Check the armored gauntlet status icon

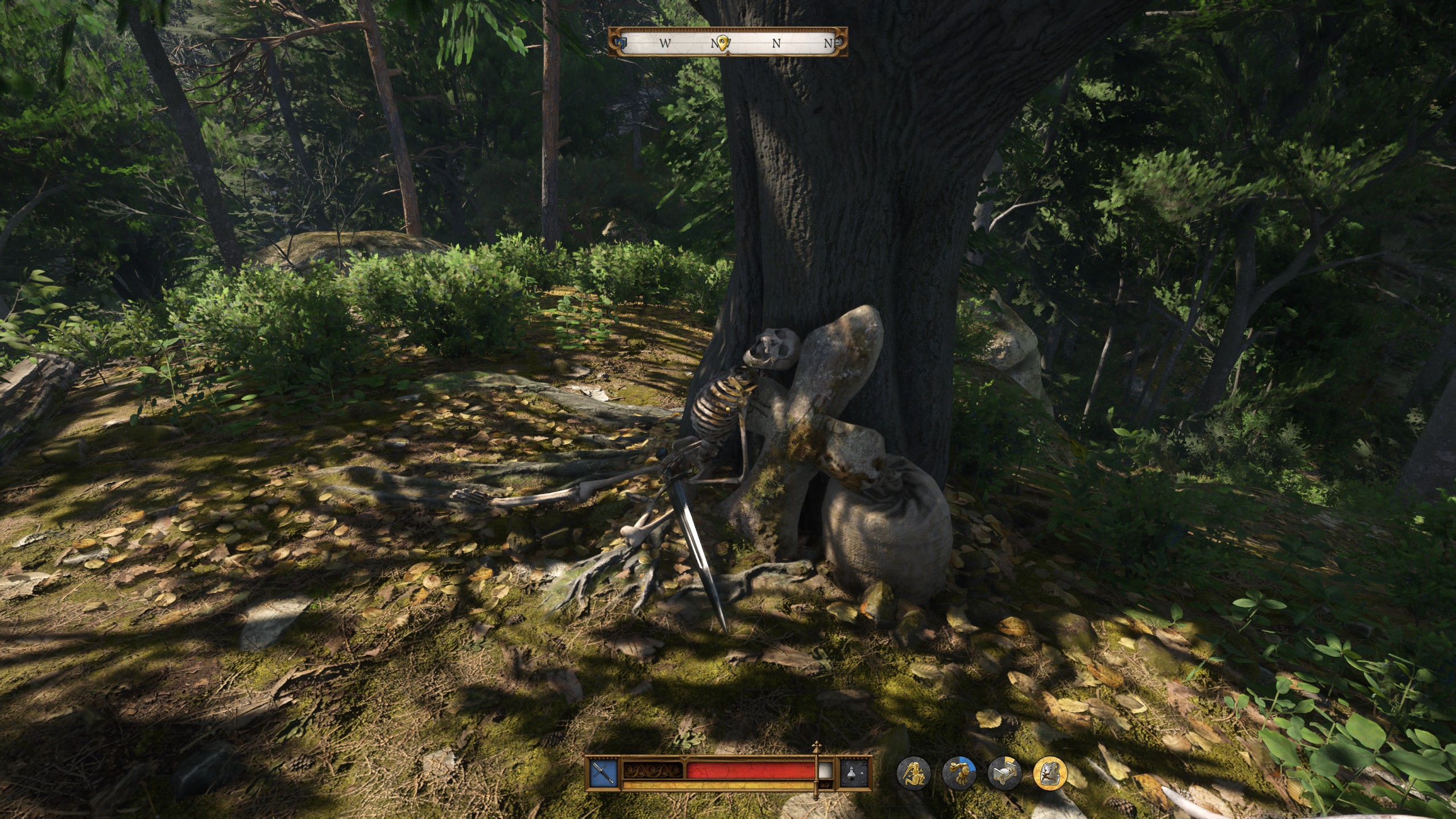pyautogui.click(x=959, y=773)
